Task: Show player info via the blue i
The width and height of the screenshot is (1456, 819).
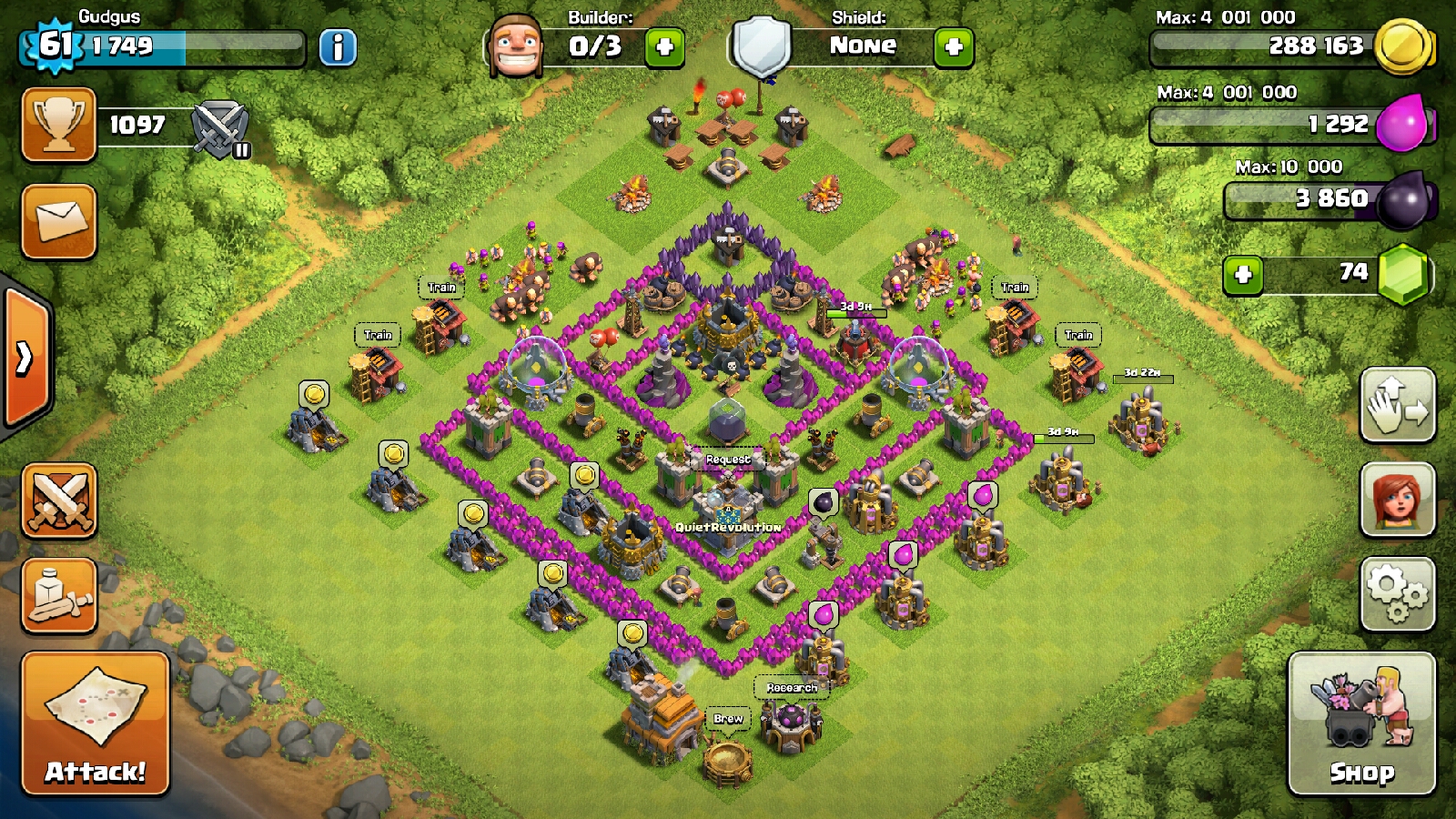Action: tap(338, 47)
